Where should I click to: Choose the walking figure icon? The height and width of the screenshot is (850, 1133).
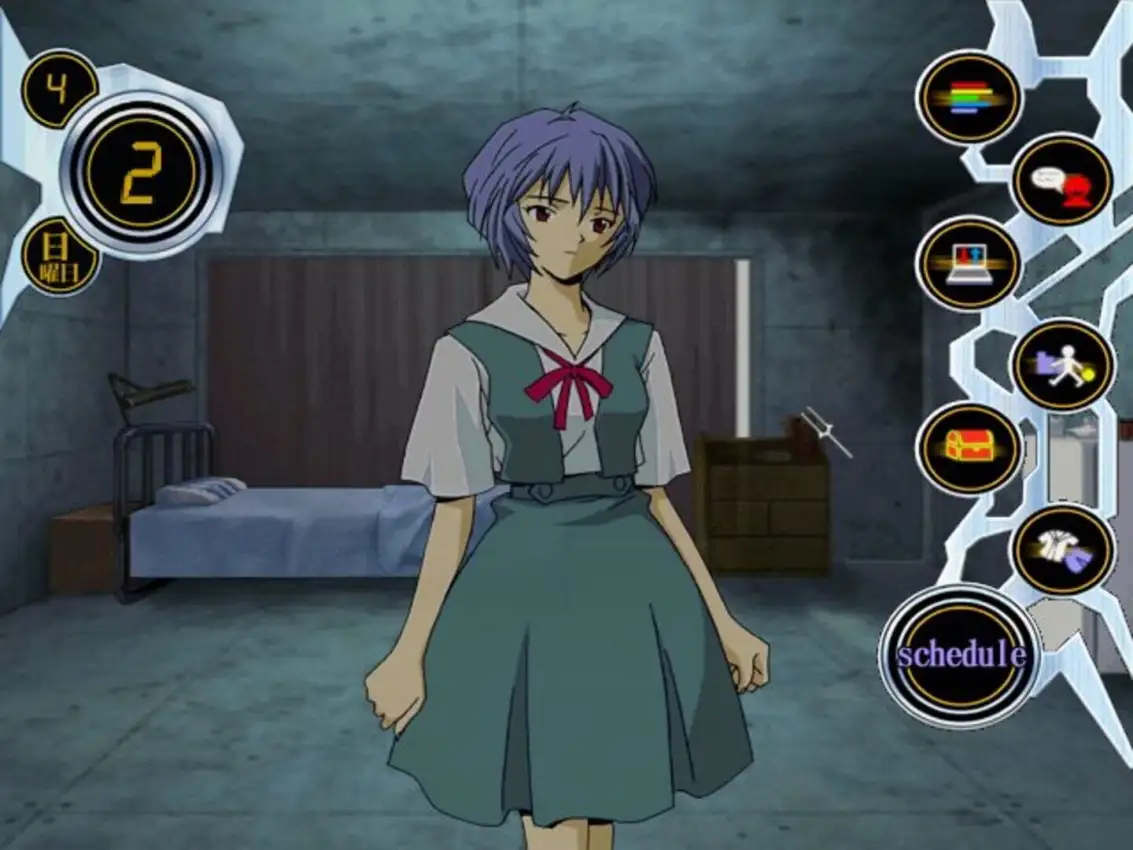[x=1062, y=364]
